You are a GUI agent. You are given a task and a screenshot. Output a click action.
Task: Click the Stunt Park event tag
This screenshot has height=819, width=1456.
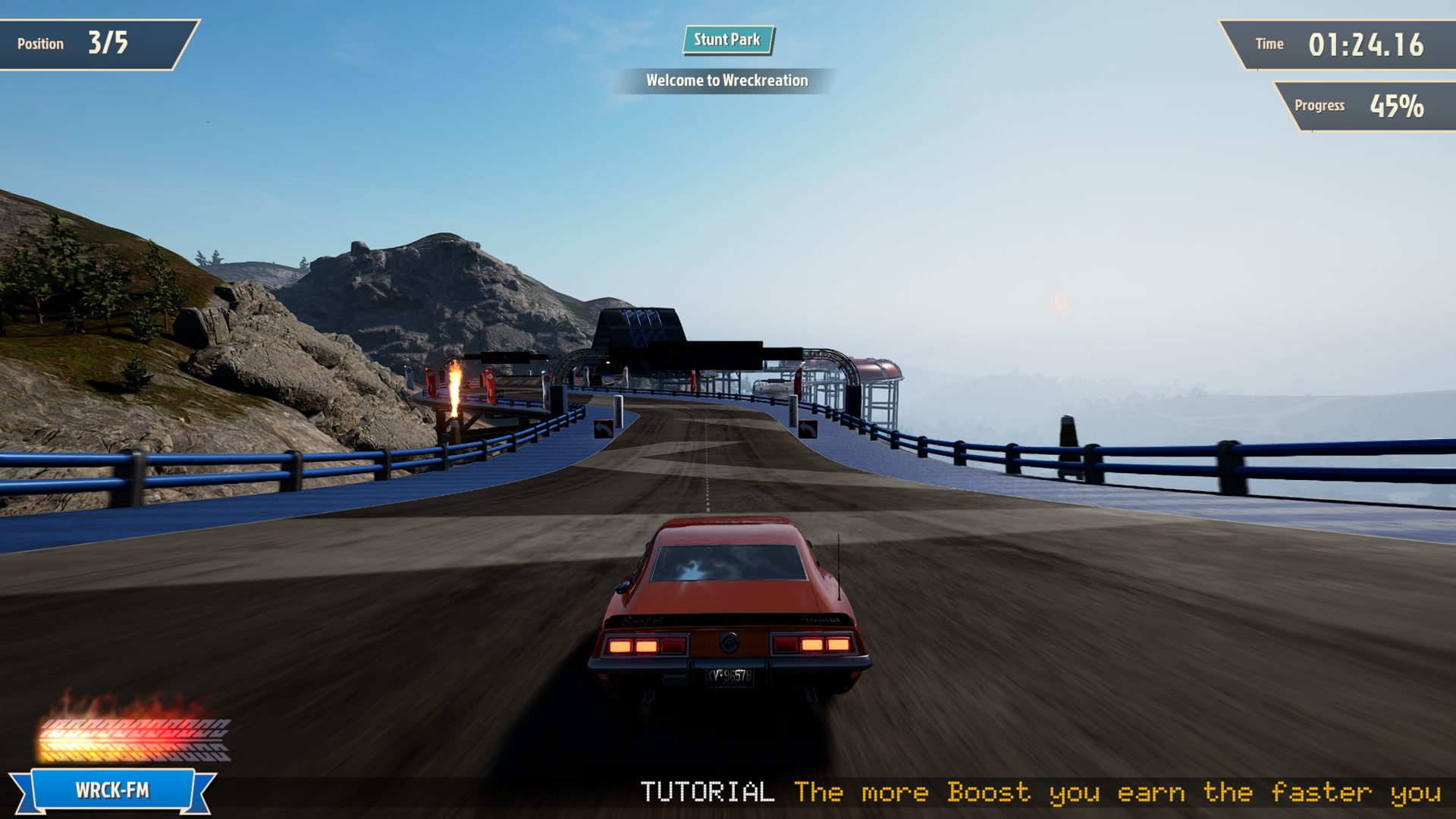(727, 40)
